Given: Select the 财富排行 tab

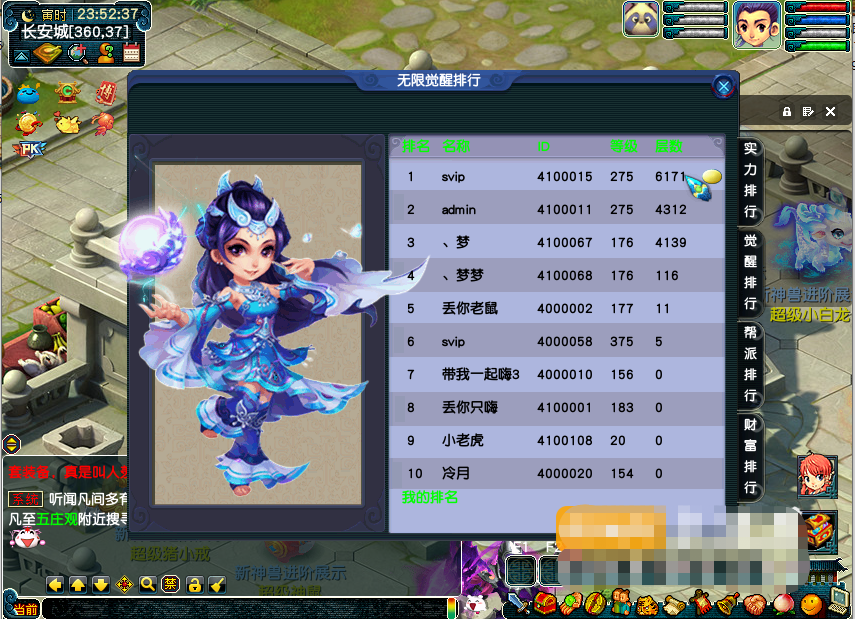Looking at the screenshot, I should 750,456.
